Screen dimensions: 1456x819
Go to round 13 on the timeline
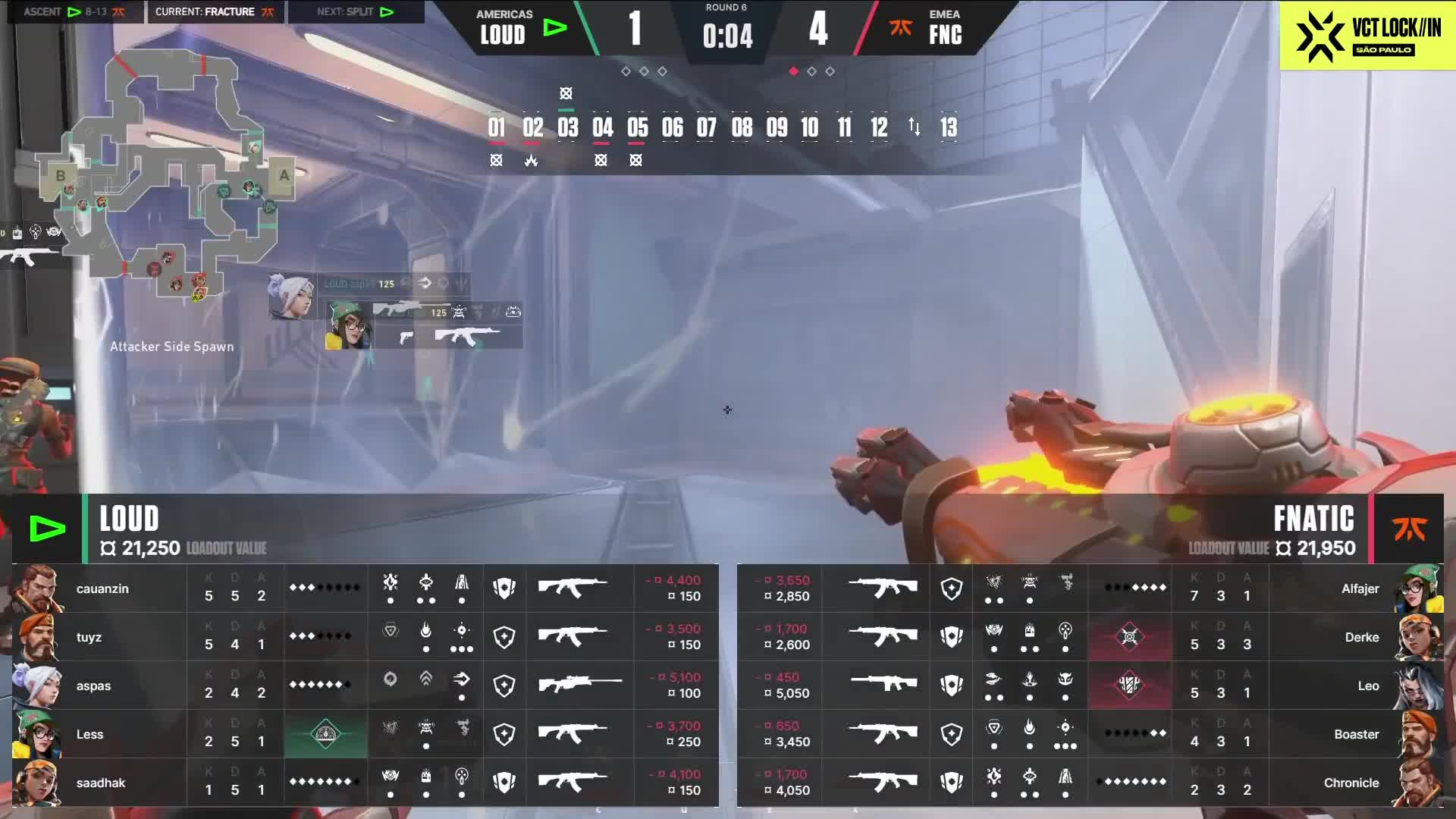pyautogui.click(x=948, y=127)
